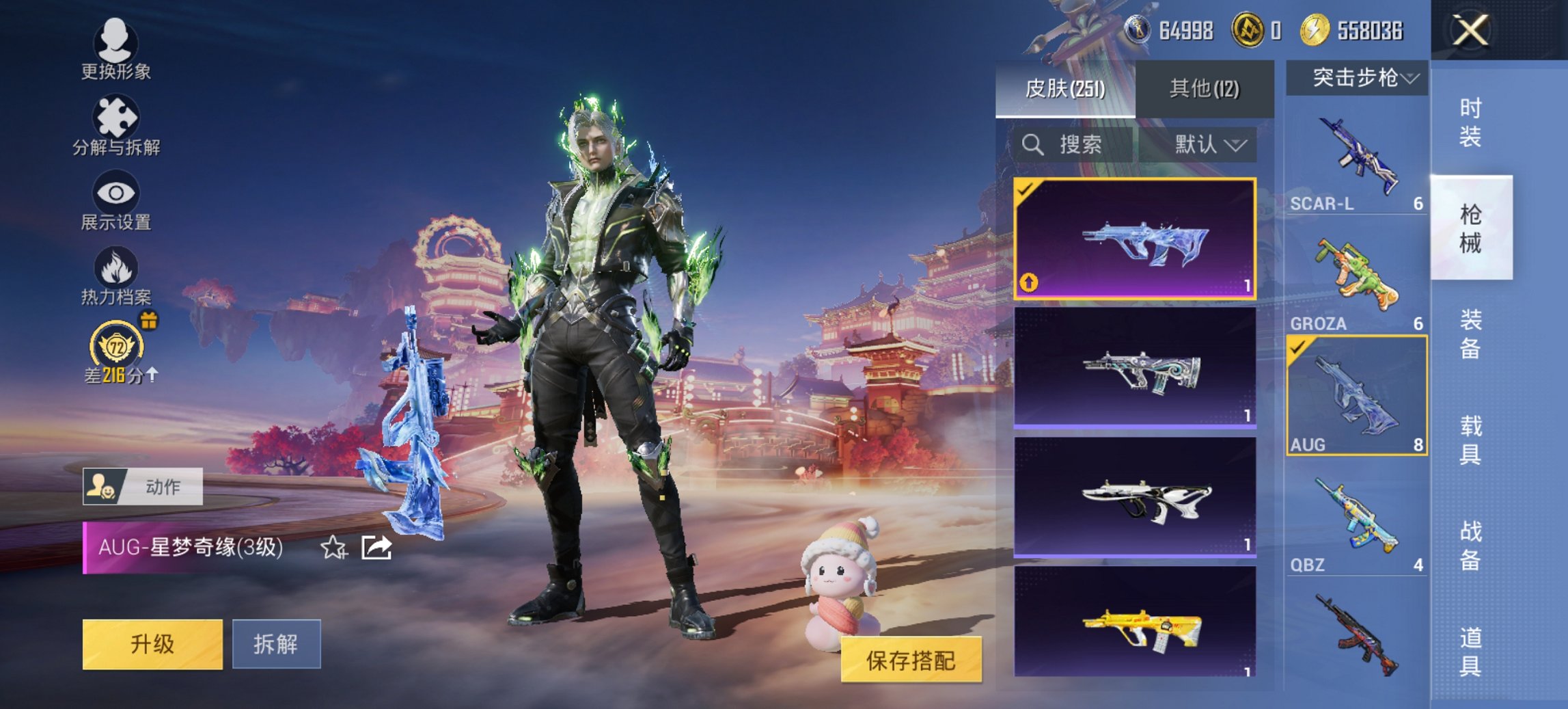Open the 突击步枪 weapon category dropdown

(x=1356, y=77)
